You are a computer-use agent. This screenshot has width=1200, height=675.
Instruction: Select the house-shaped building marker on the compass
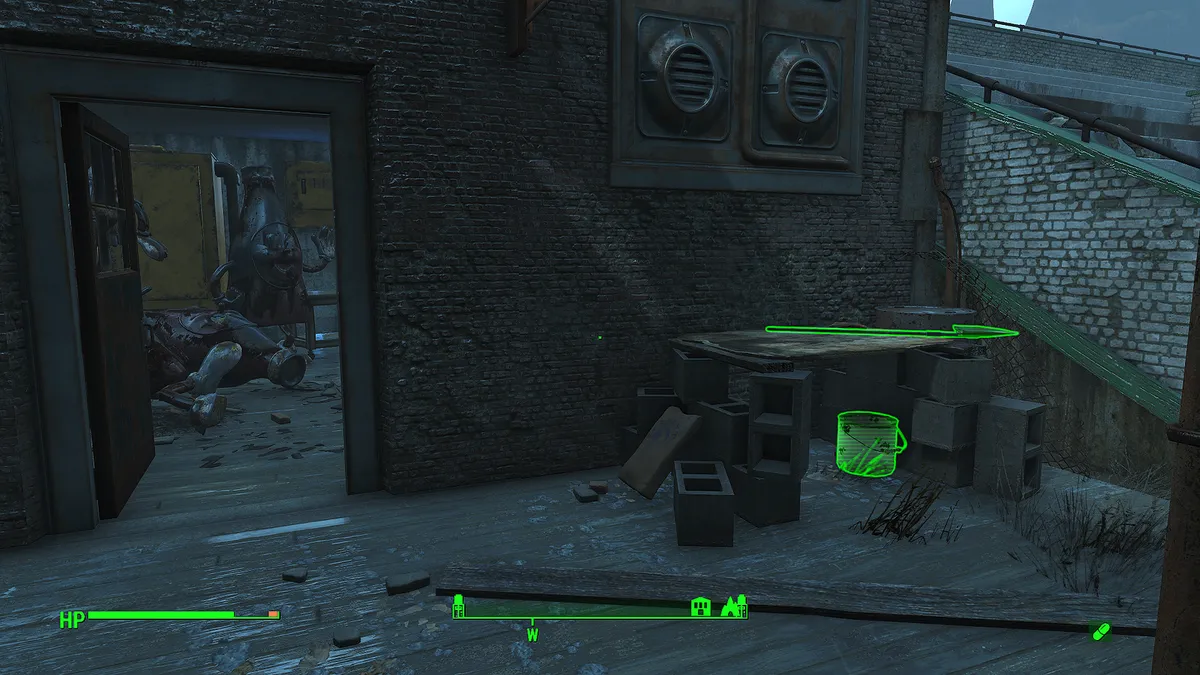pos(701,606)
